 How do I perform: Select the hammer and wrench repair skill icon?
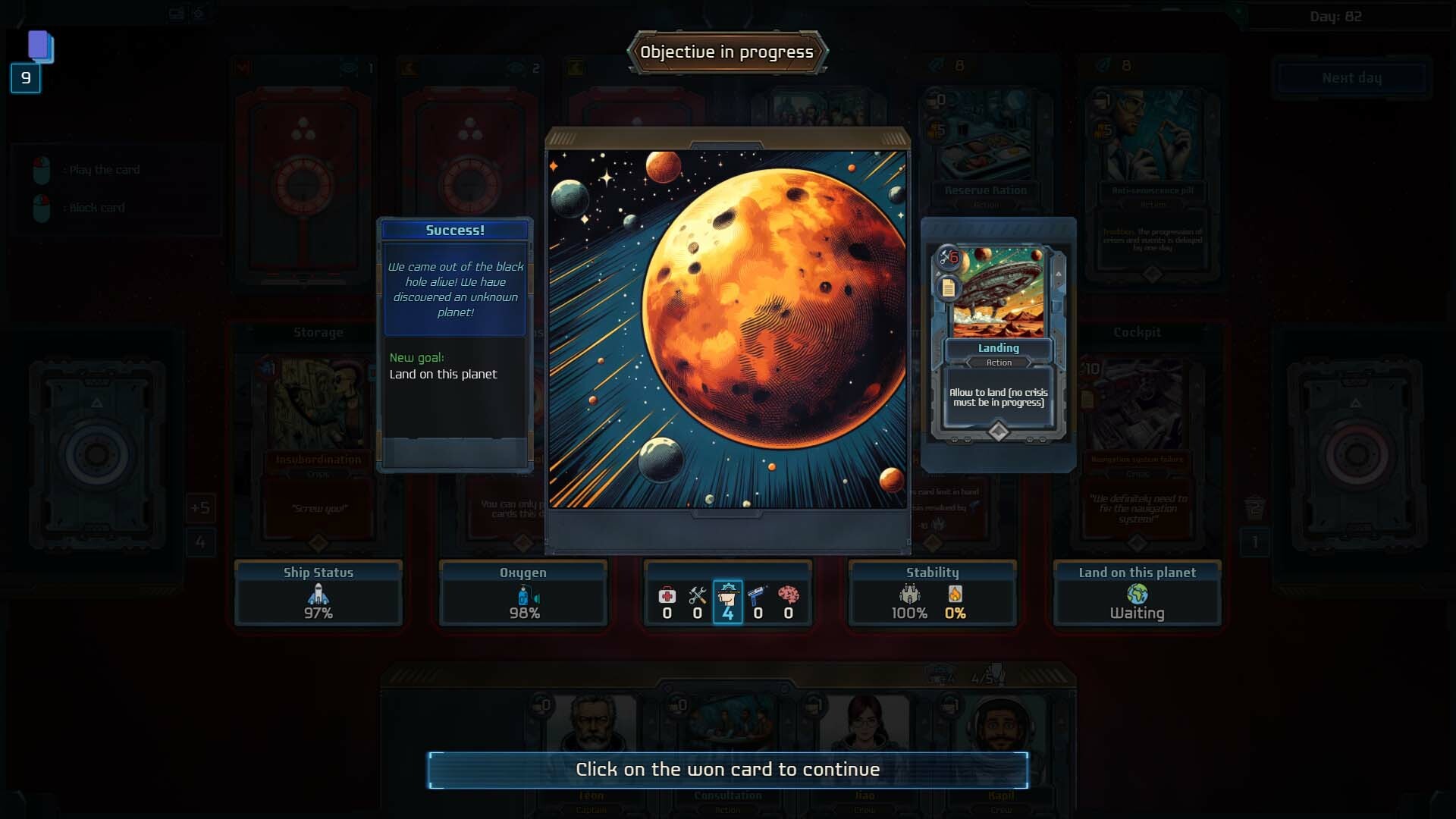pos(697,595)
